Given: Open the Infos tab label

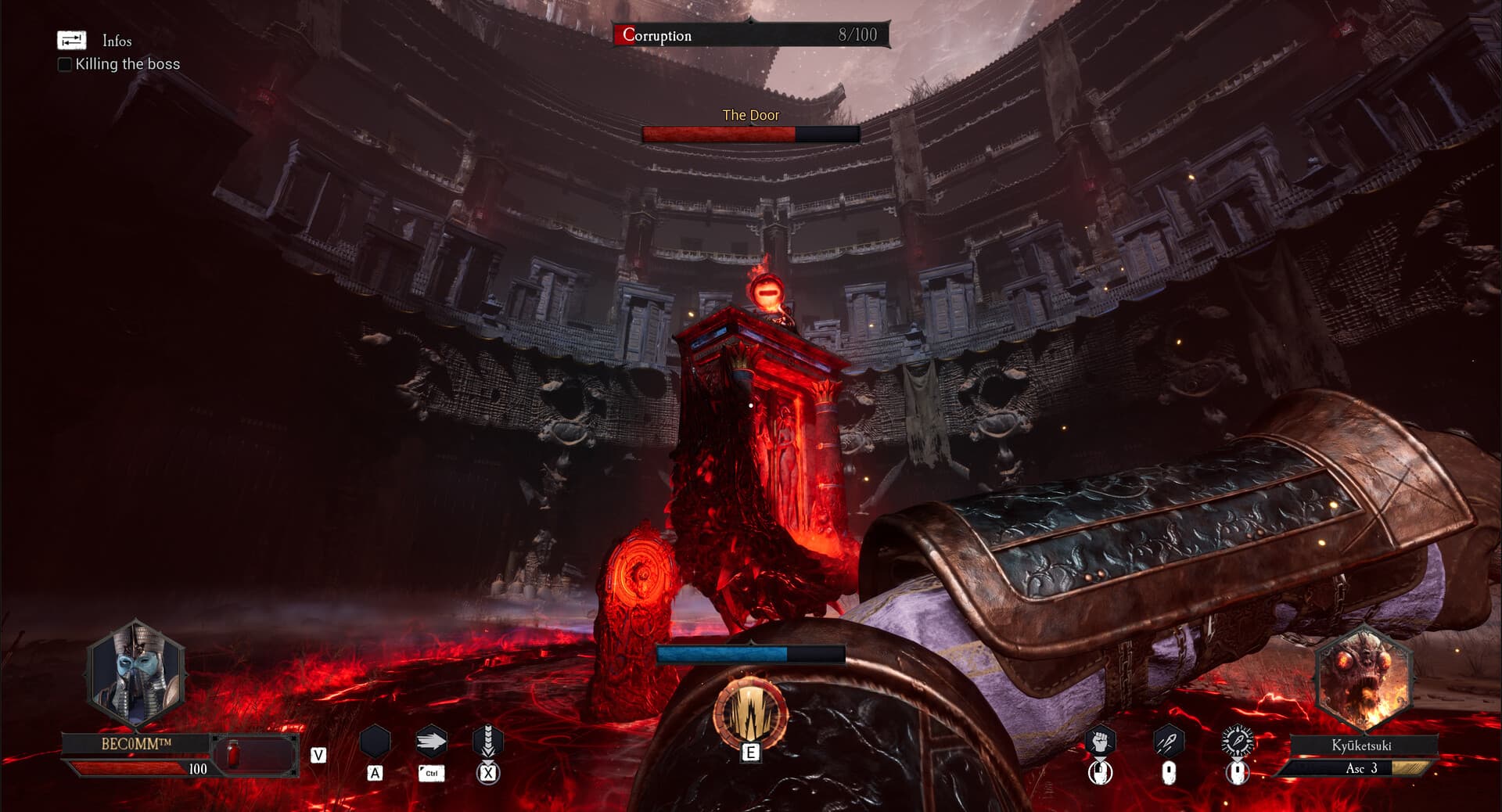Looking at the screenshot, I should 116,41.
